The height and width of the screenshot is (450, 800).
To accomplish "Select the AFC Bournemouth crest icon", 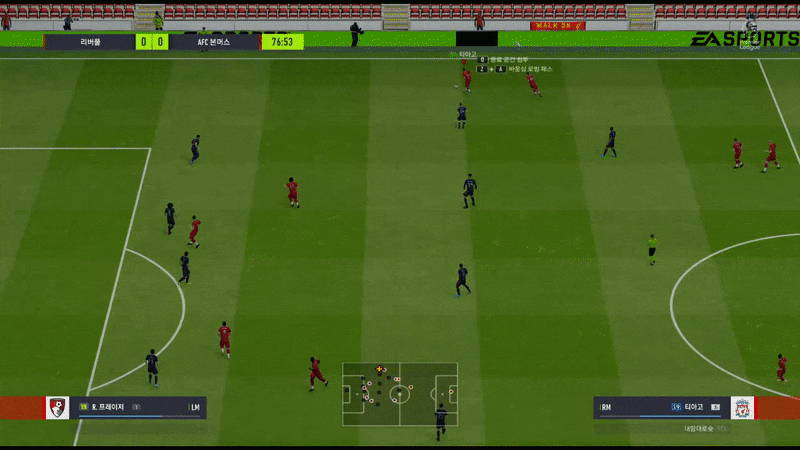I will [x=58, y=408].
